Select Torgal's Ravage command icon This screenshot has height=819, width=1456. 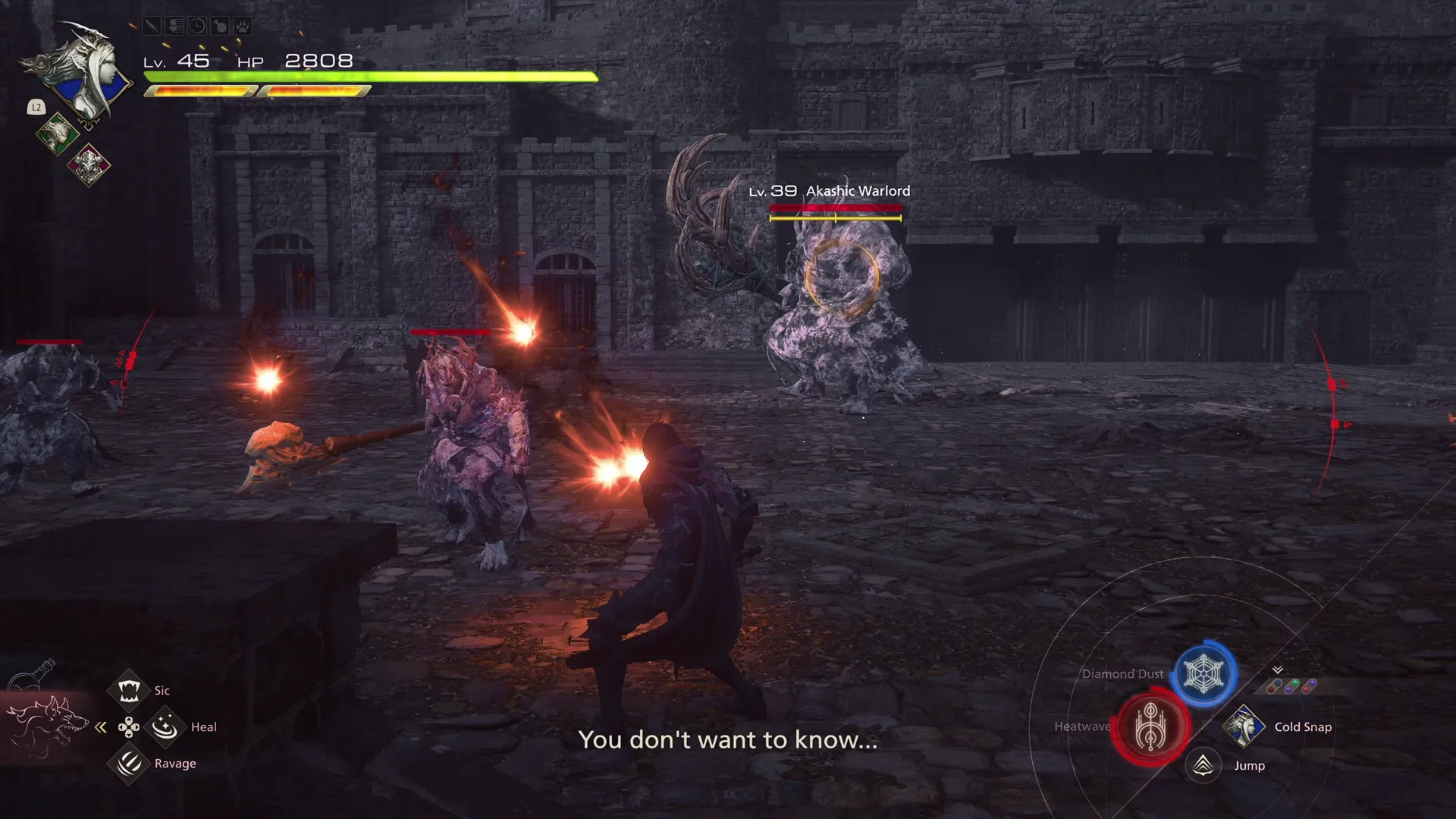[127, 763]
